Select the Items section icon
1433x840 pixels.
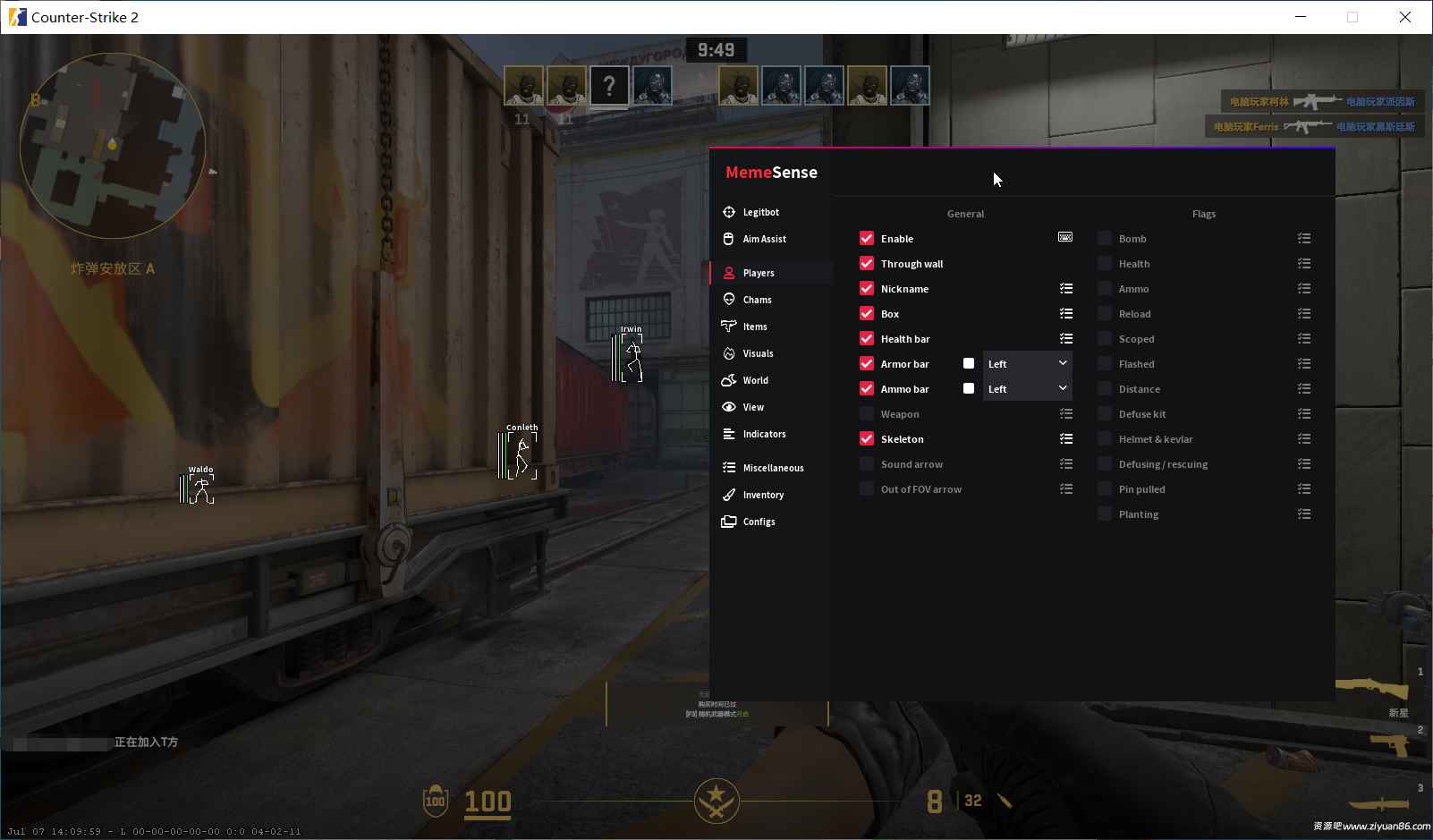[x=729, y=327]
